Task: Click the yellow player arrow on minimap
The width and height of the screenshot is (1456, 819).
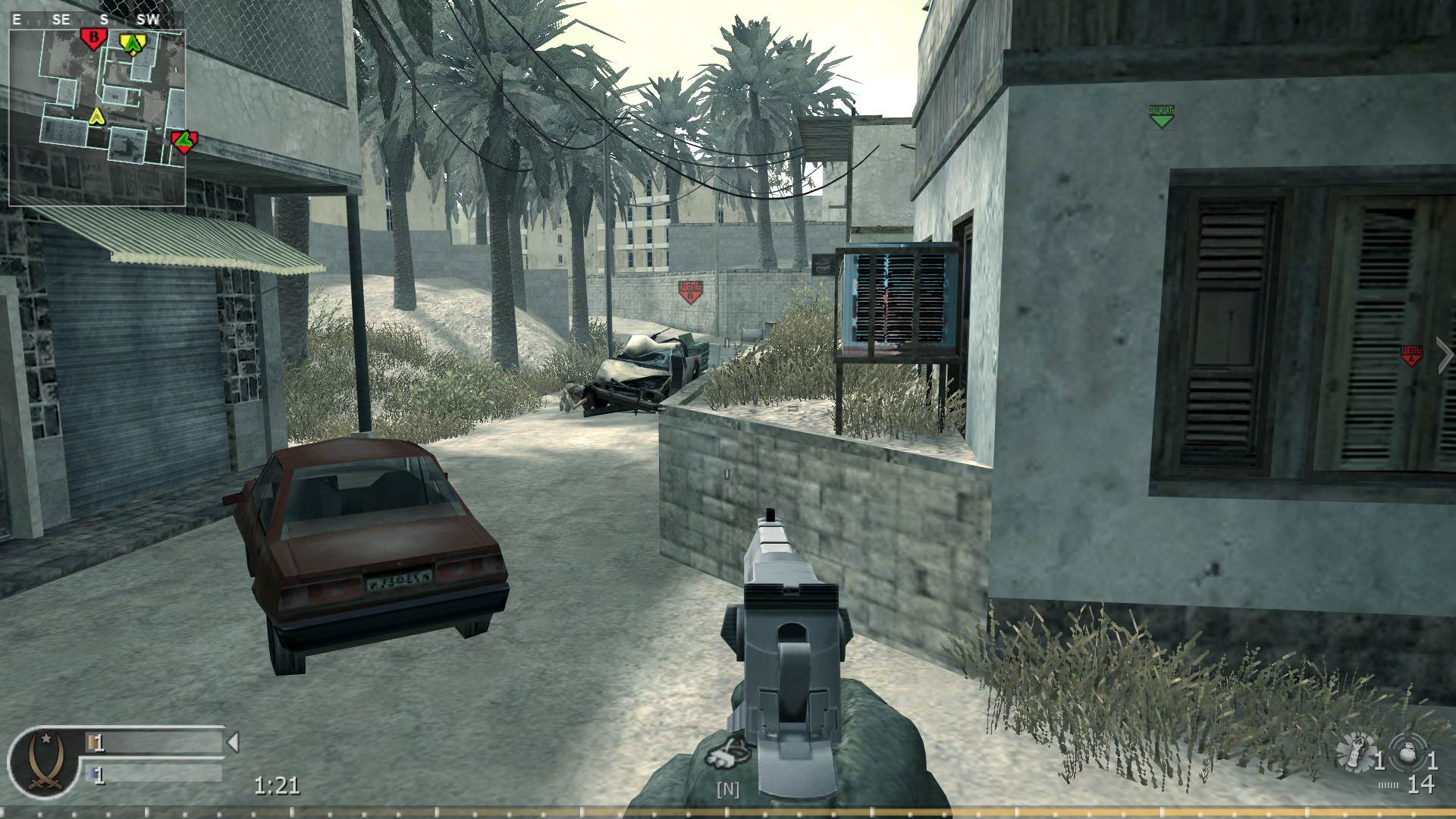Action: (97, 118)
